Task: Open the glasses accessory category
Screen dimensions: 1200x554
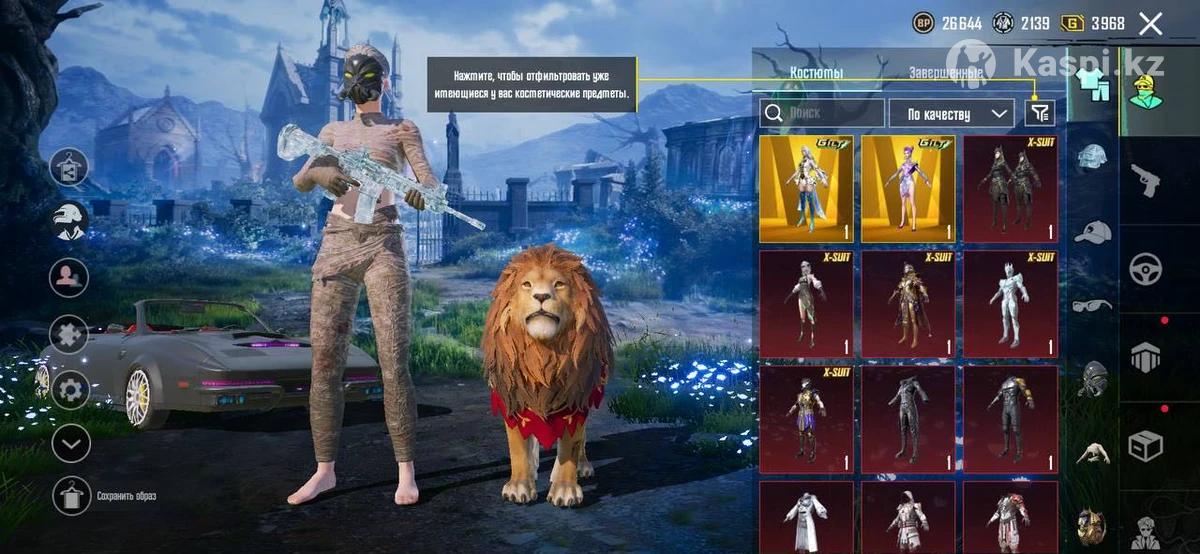Action: click(x=1093, y=305)
